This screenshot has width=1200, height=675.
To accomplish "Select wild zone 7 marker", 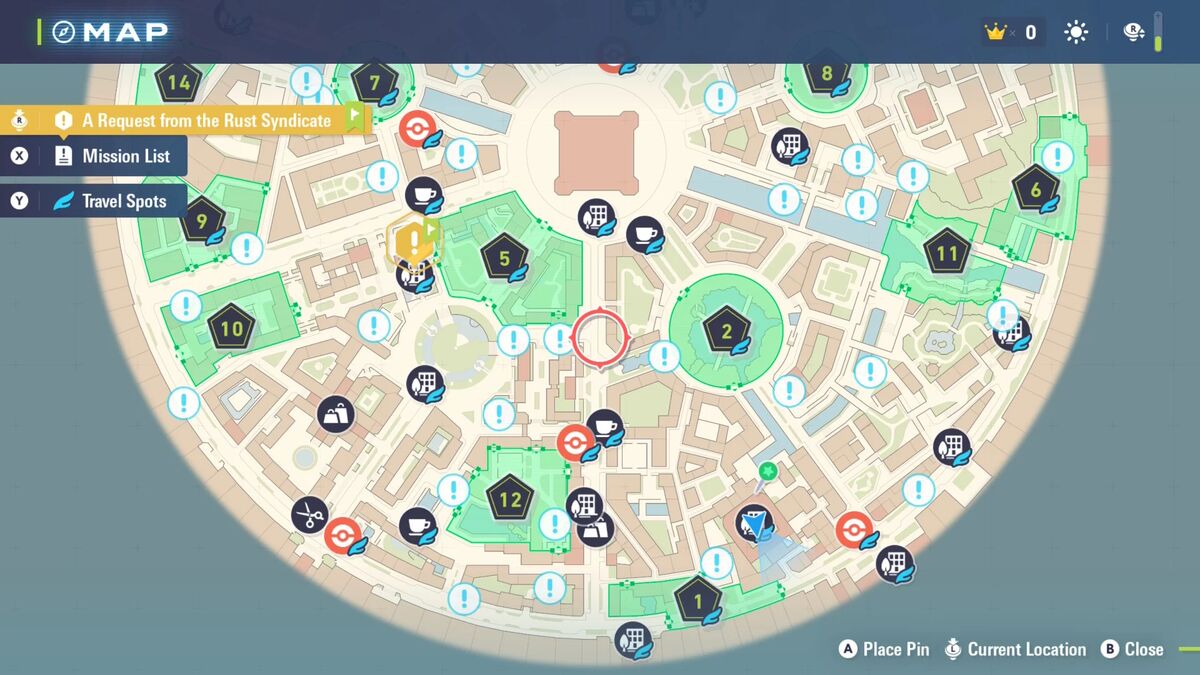I will (x=374, y=83).
